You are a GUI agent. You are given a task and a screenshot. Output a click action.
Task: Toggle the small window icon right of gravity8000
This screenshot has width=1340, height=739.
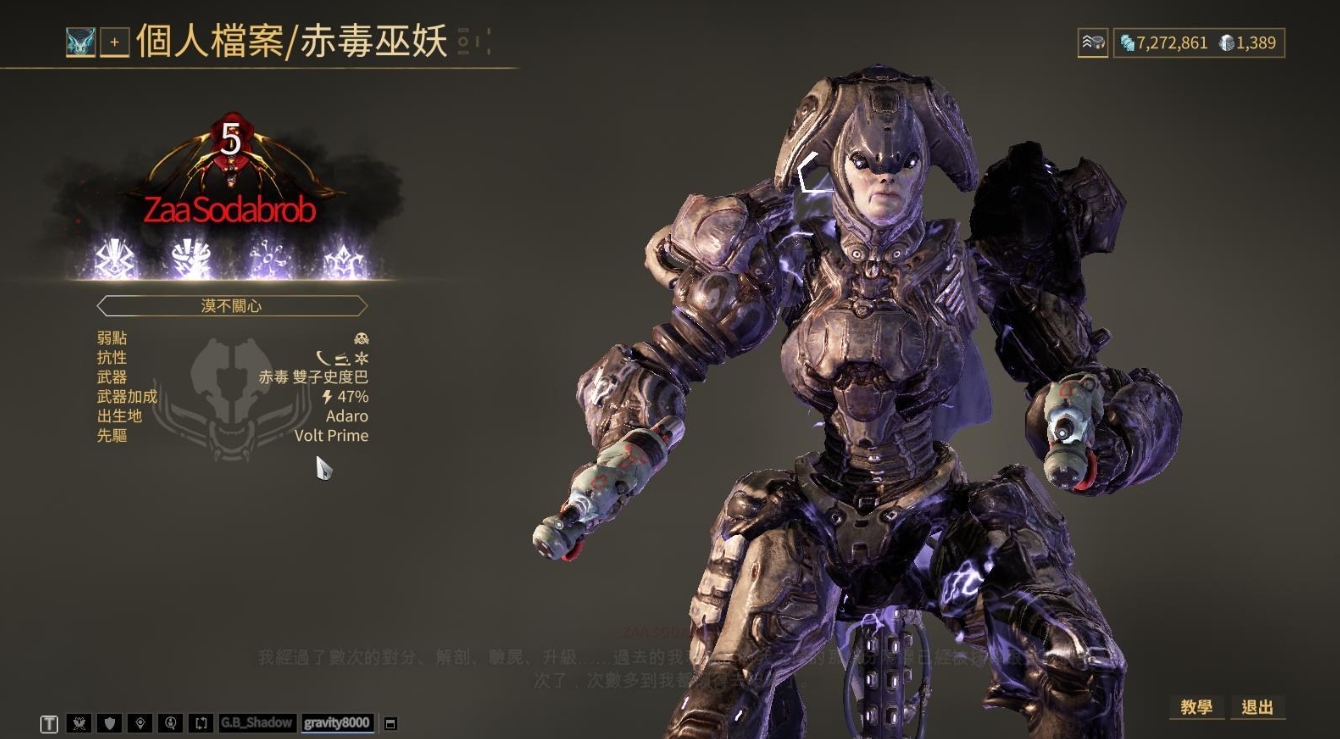390,722
